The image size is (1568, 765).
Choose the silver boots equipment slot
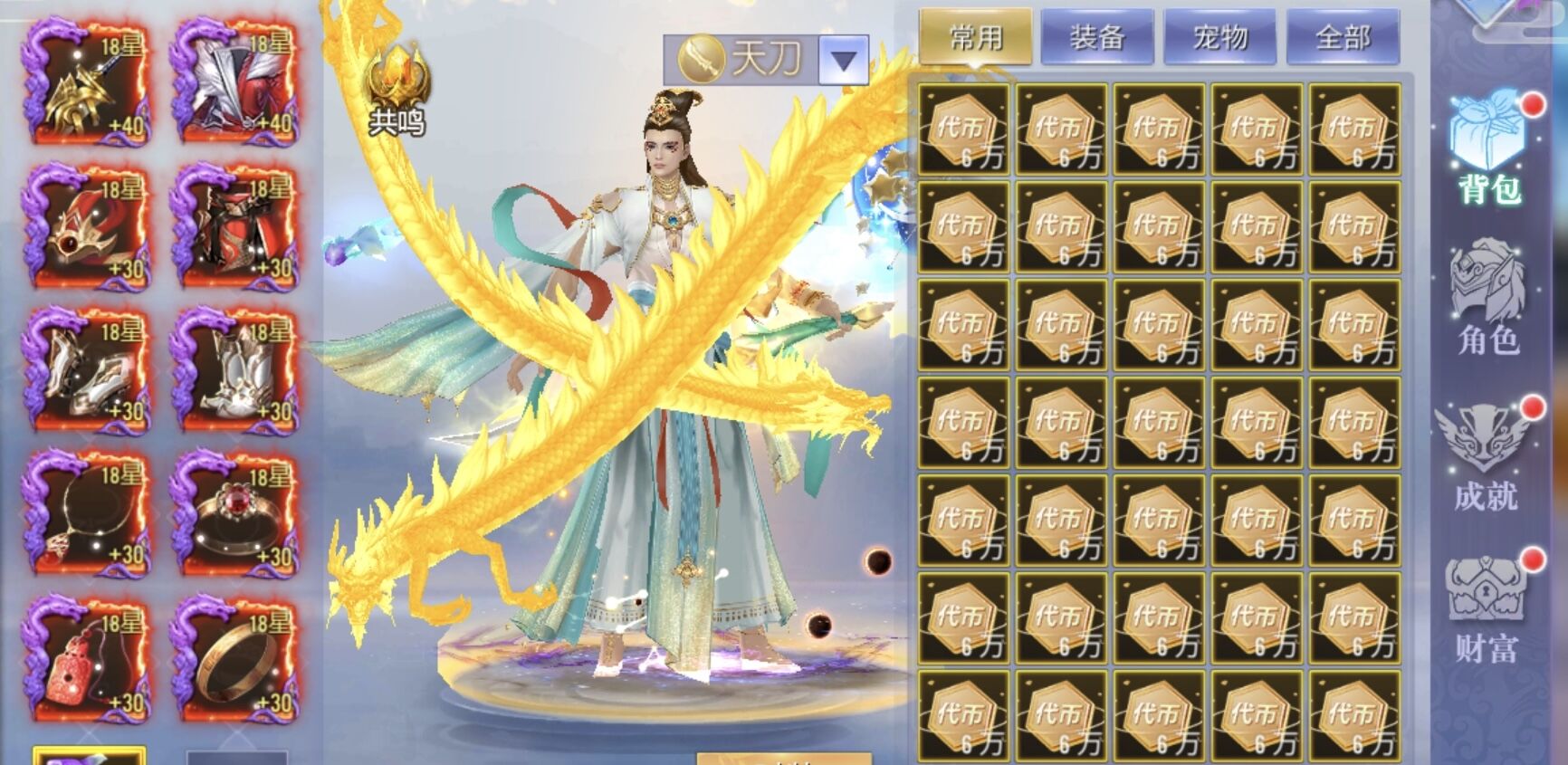(x=235, y=371)
